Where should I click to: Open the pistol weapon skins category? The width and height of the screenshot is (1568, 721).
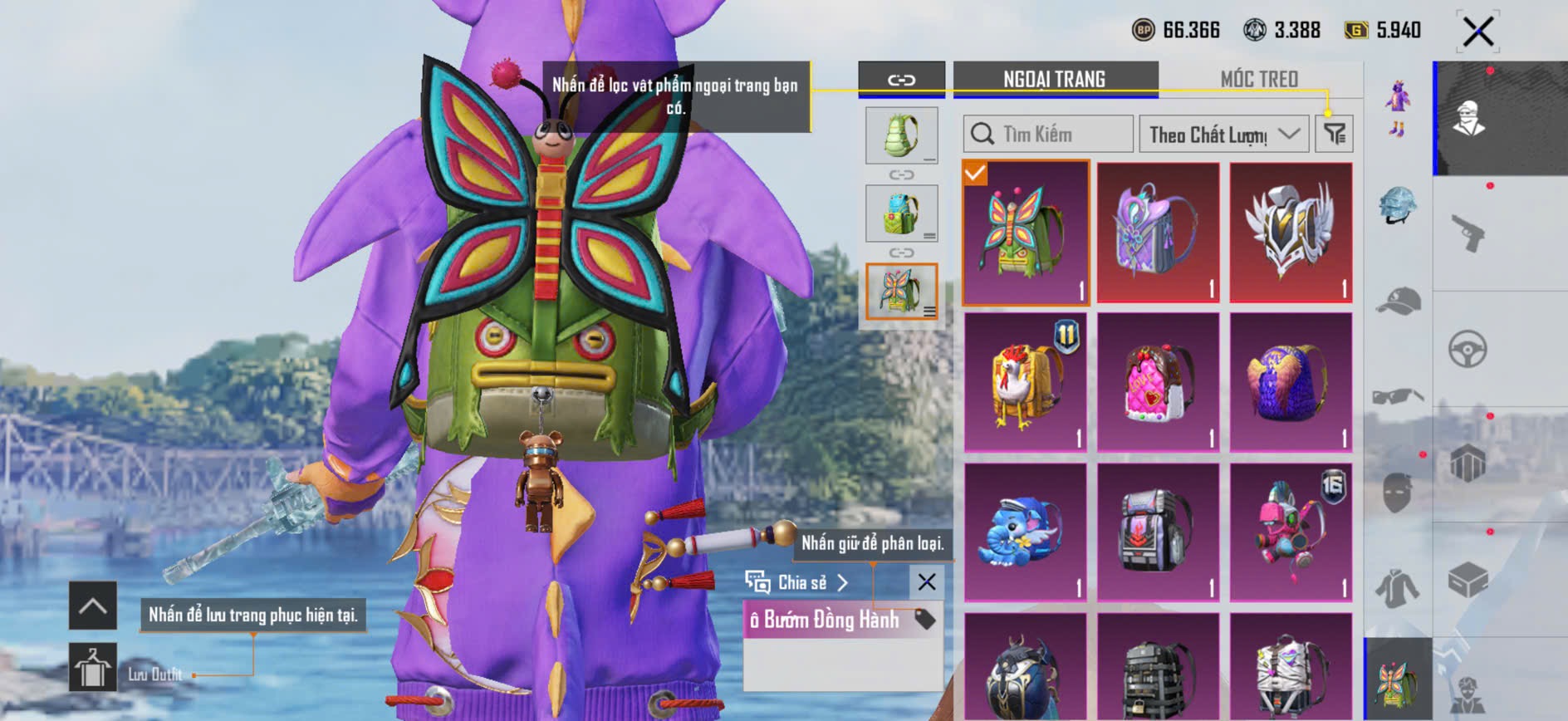click(1468, 234)
